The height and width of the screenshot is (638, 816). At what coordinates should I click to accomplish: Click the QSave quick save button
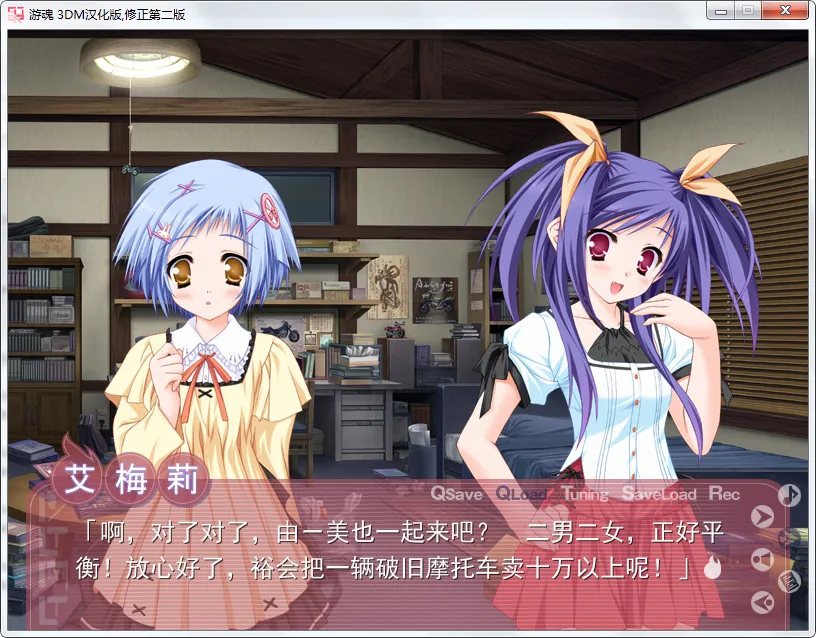pos(457,494)
